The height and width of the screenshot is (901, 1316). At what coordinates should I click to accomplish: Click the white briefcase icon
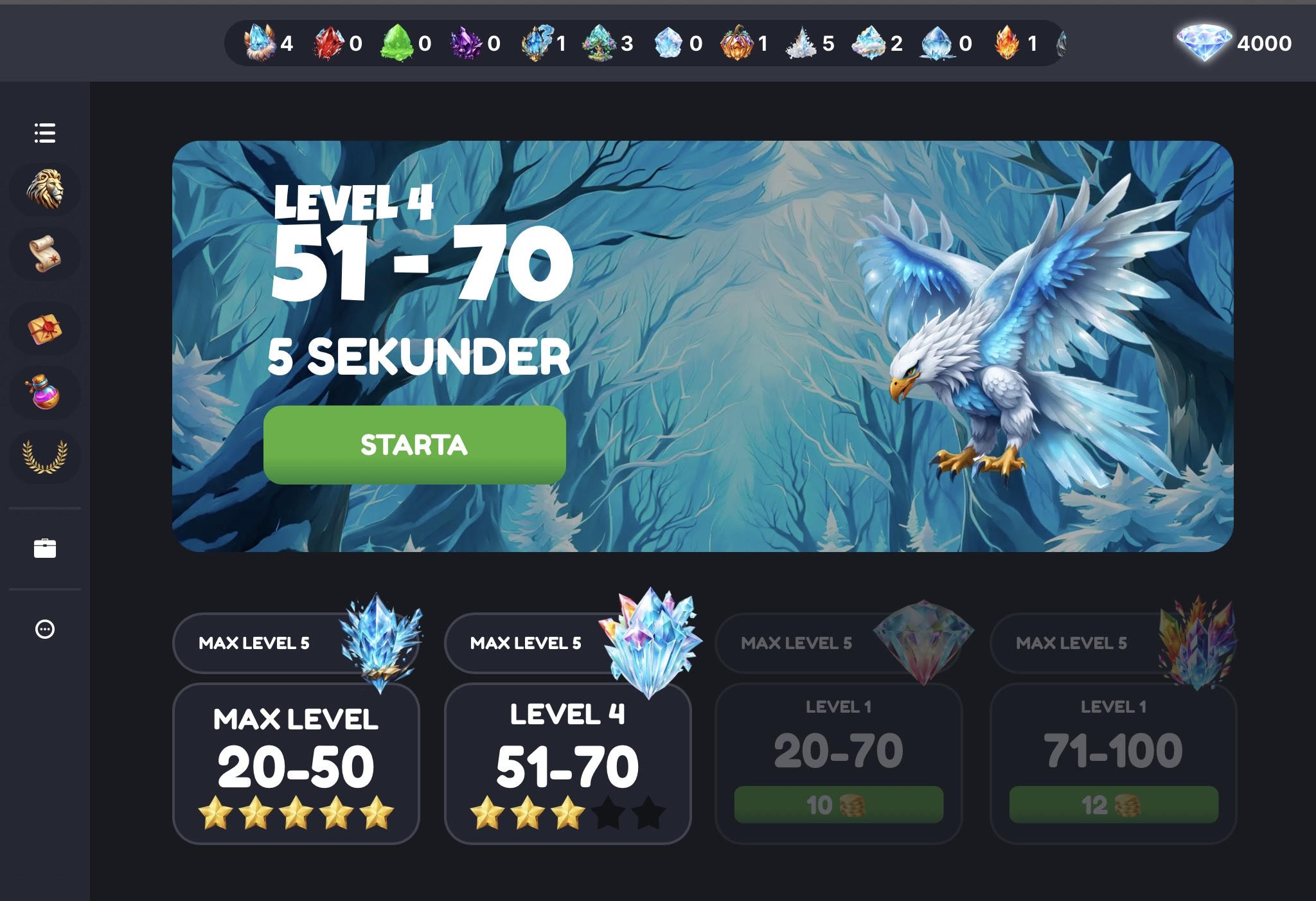click(45, 548)
